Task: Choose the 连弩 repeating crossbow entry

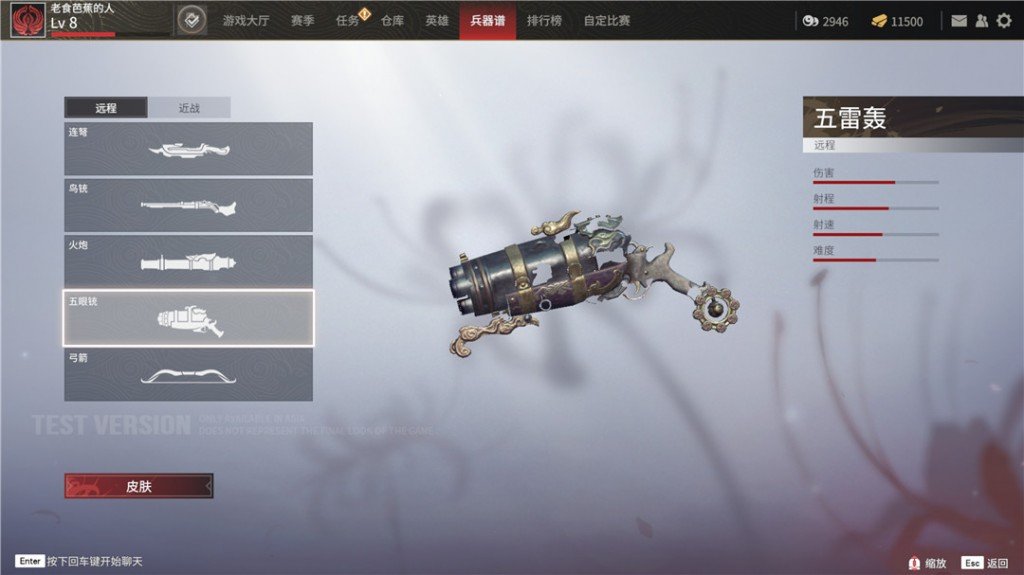Action: pyautogui.click(x=188, y=149)
